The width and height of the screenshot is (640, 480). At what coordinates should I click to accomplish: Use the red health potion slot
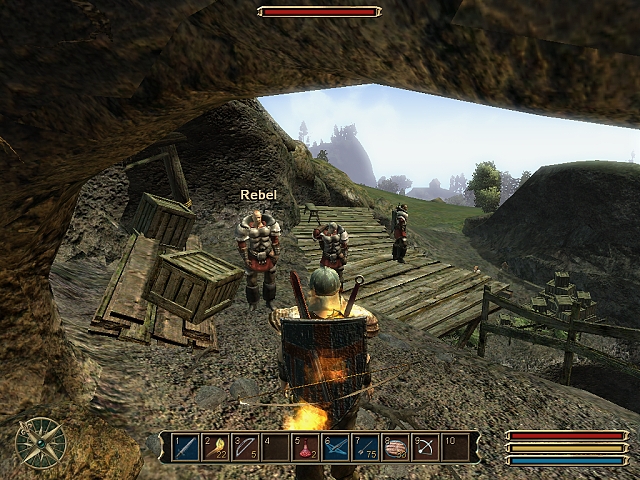pos(306,447)
